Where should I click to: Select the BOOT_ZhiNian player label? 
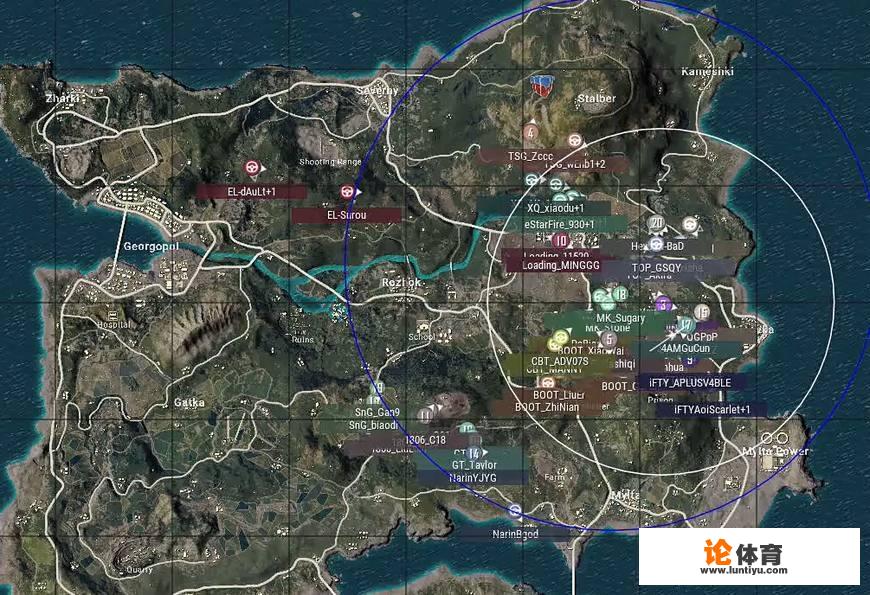click(547, 407)
